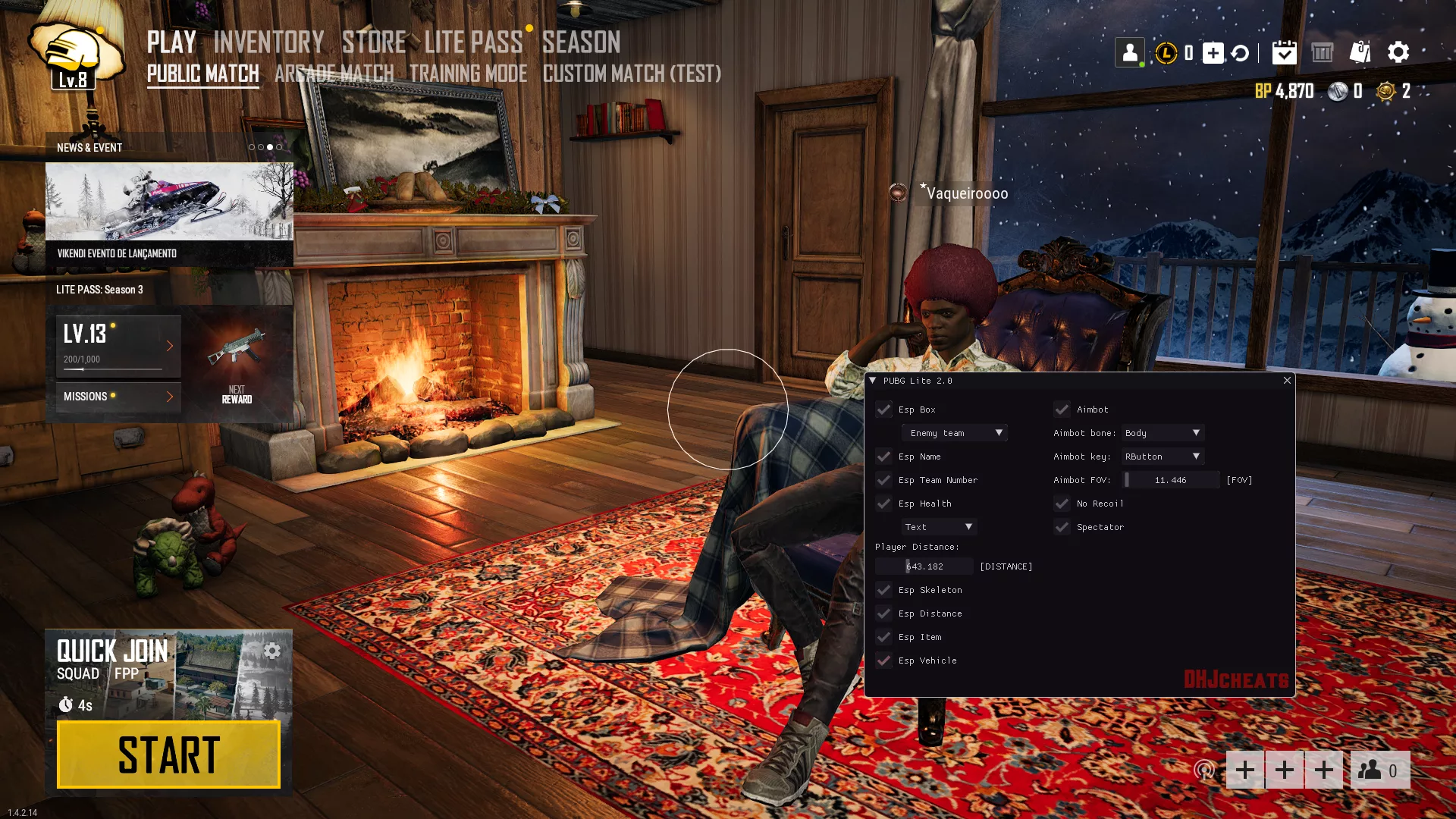Open settings with the gear icon
1456x819 pixels.
tap(1398, 52)
